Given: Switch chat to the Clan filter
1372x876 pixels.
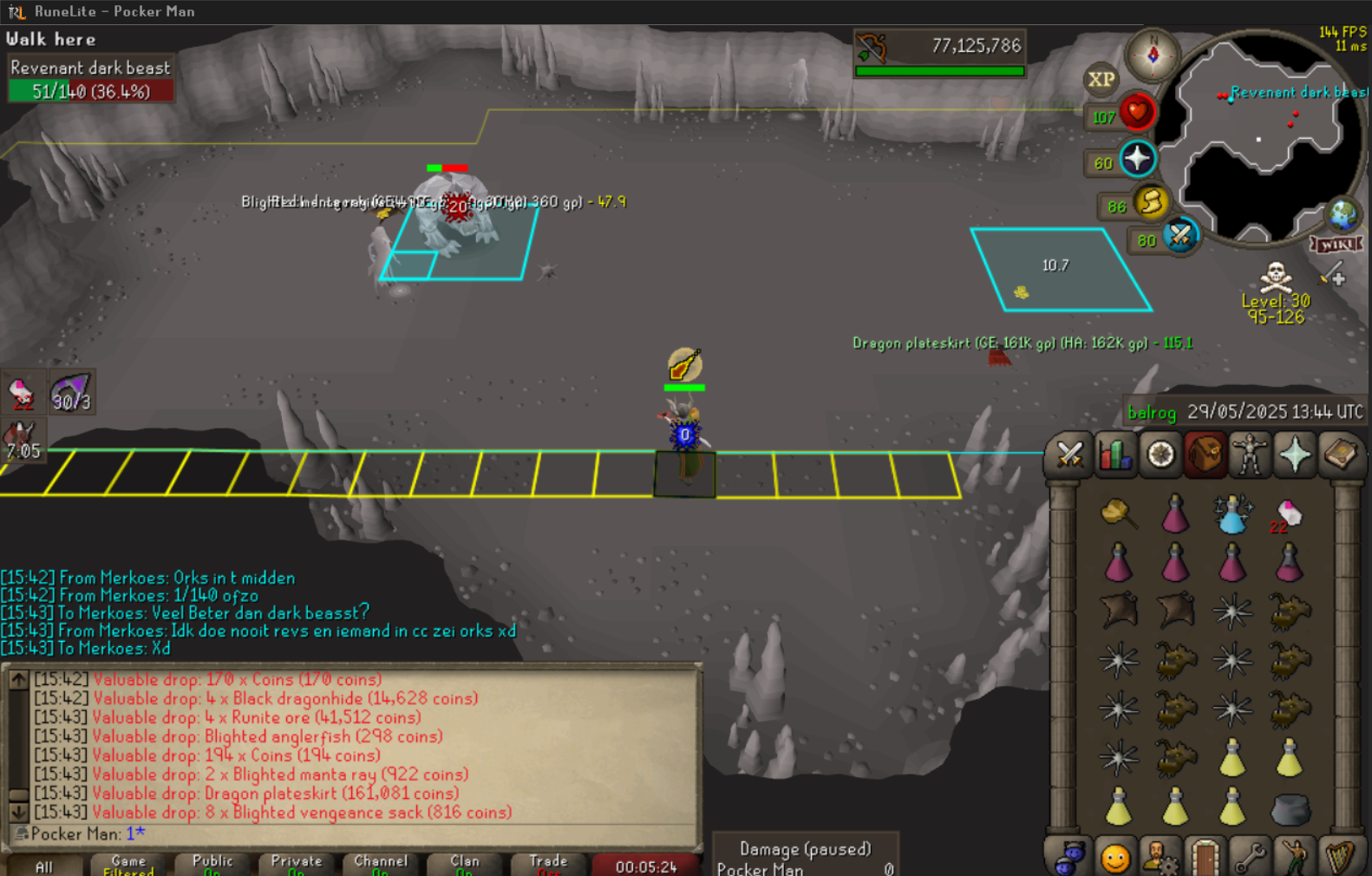Looking at the screenshot, I should coord(464,864).
